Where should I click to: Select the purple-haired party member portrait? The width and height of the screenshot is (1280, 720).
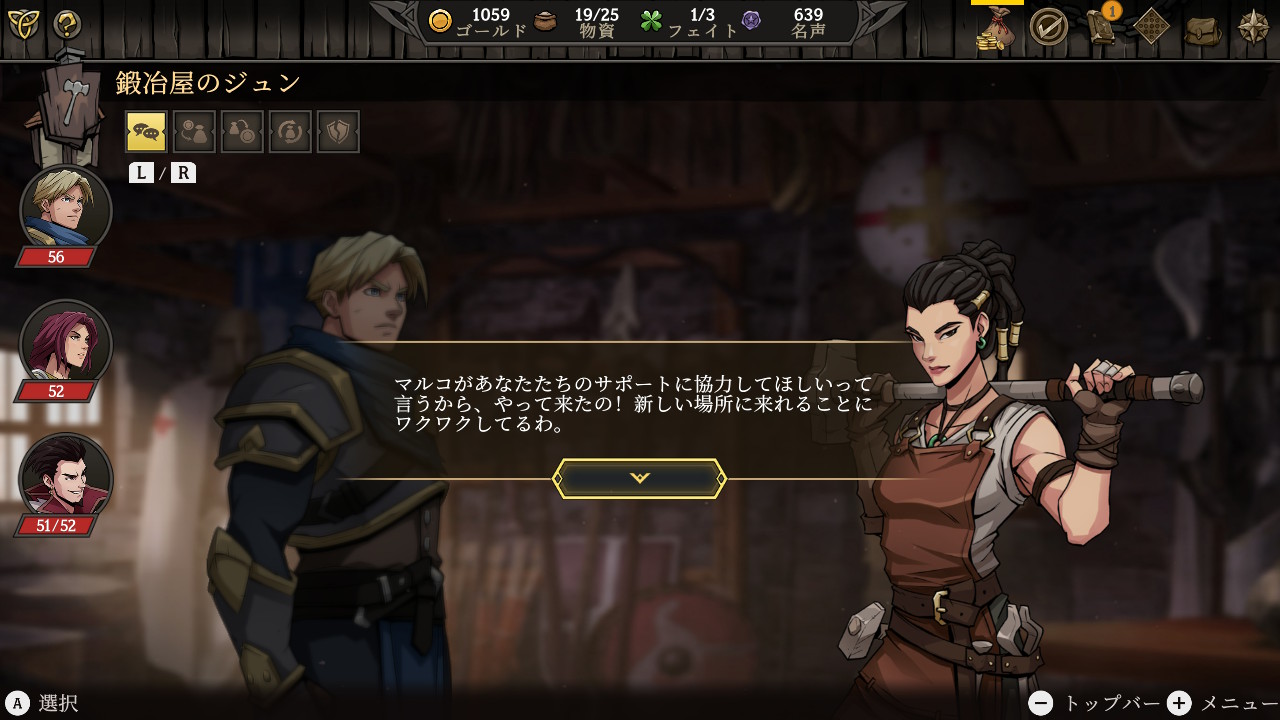click(x=65, y=343)
